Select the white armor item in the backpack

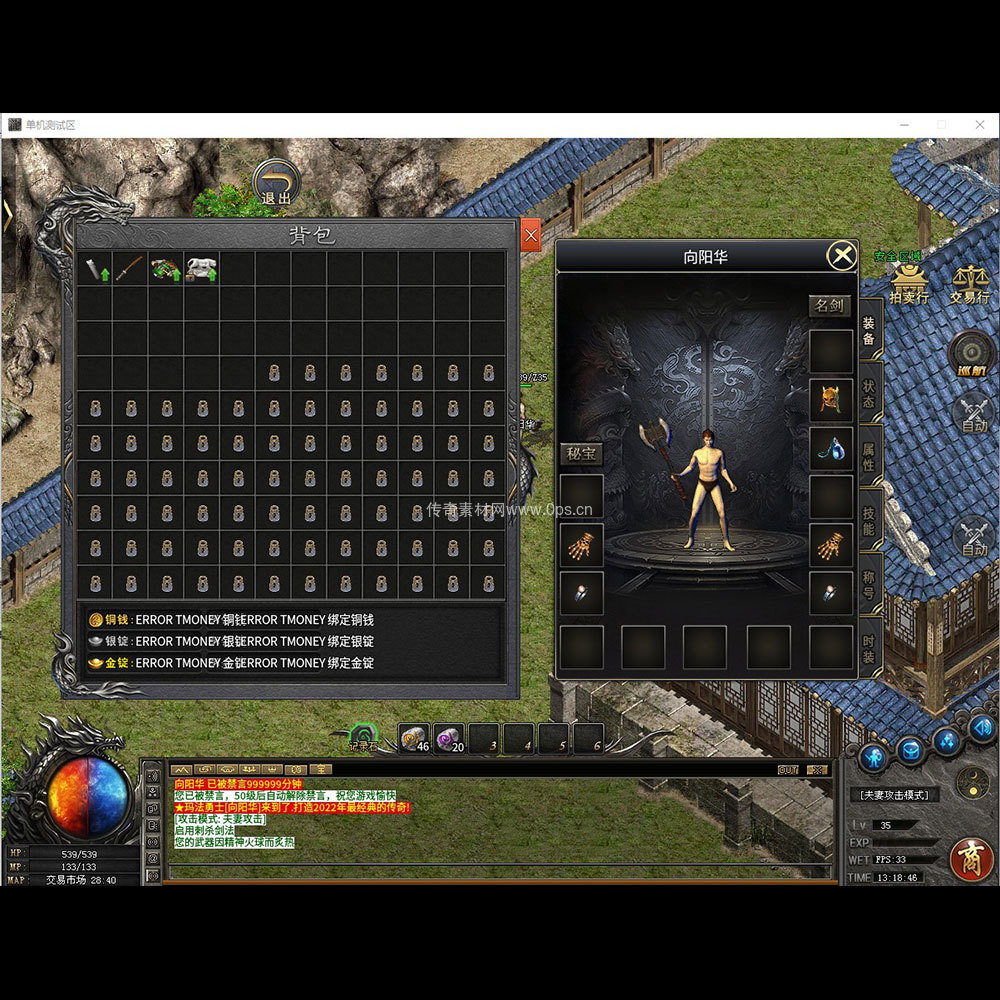(202, 268)
